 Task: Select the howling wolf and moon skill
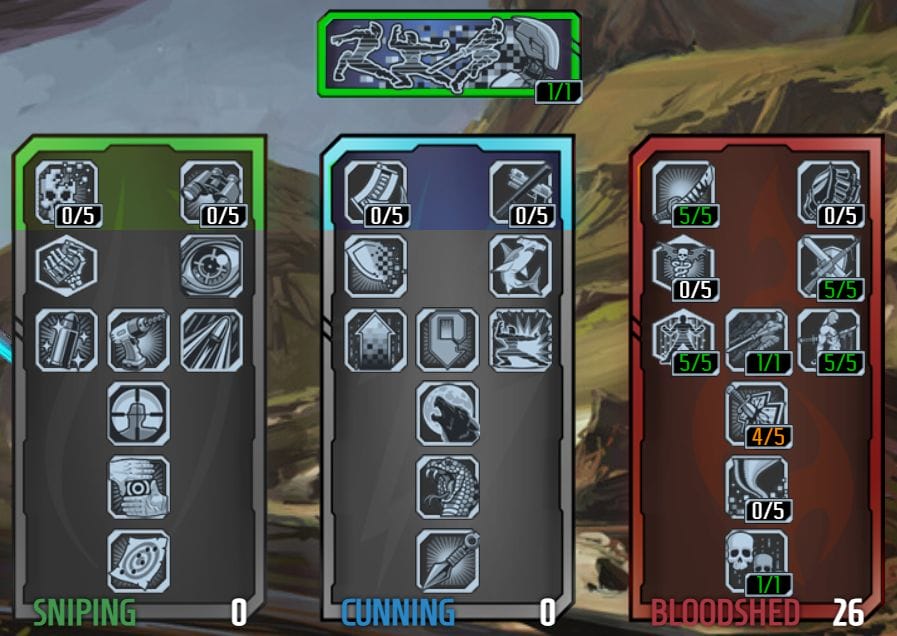click(x=447, y=413)
